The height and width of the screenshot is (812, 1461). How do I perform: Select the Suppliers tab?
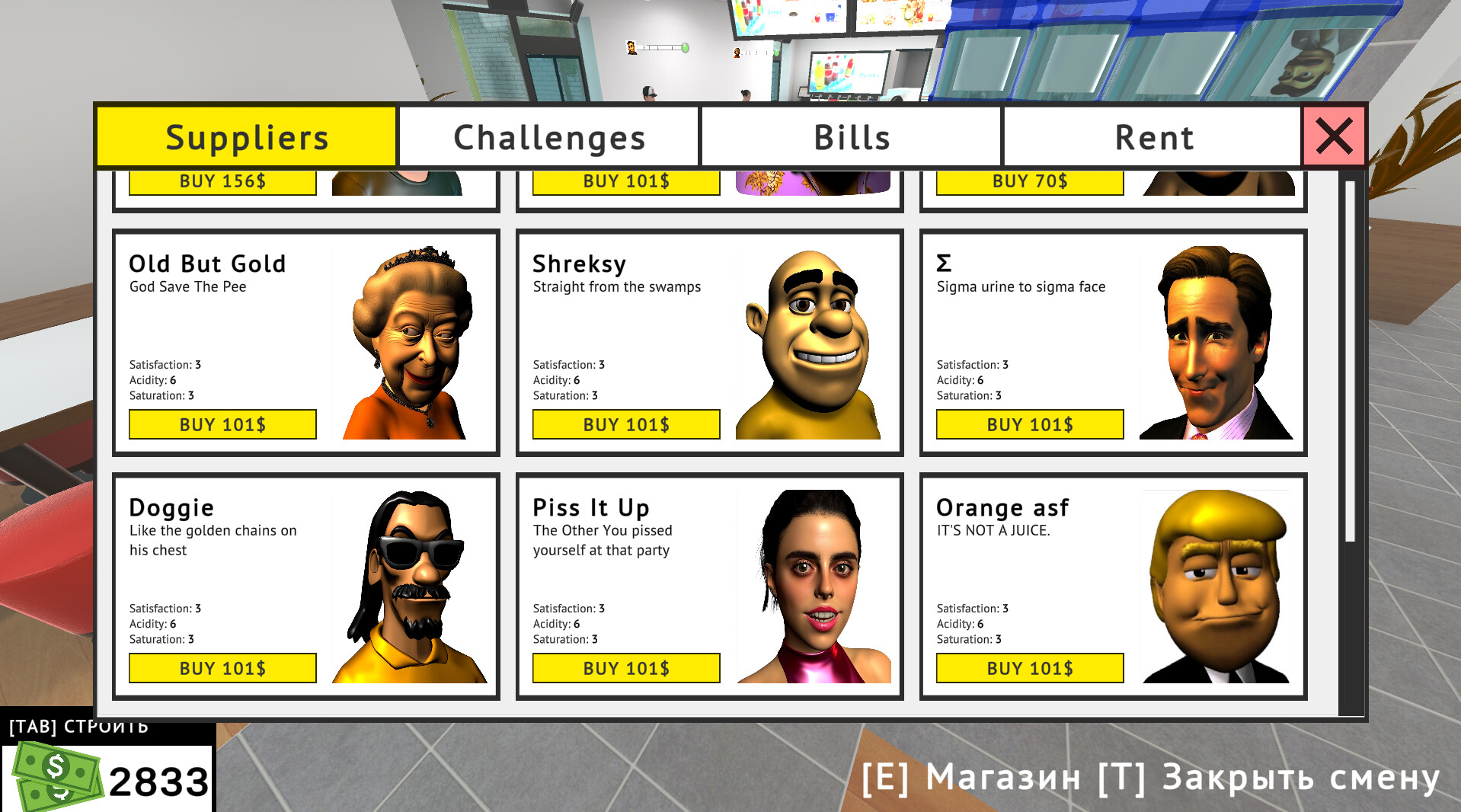(x=247, y=137)
